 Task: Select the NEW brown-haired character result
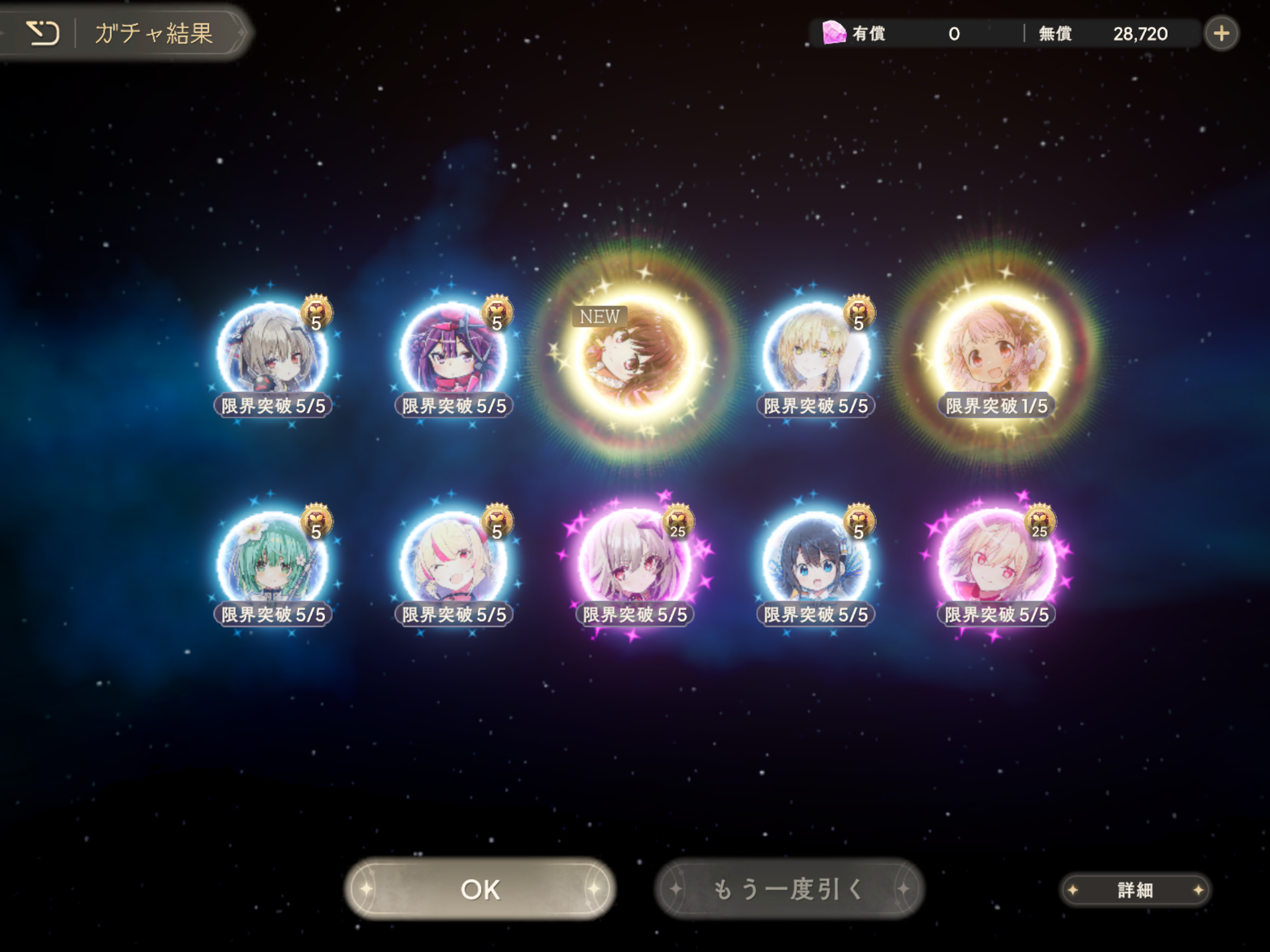[635, 354]
